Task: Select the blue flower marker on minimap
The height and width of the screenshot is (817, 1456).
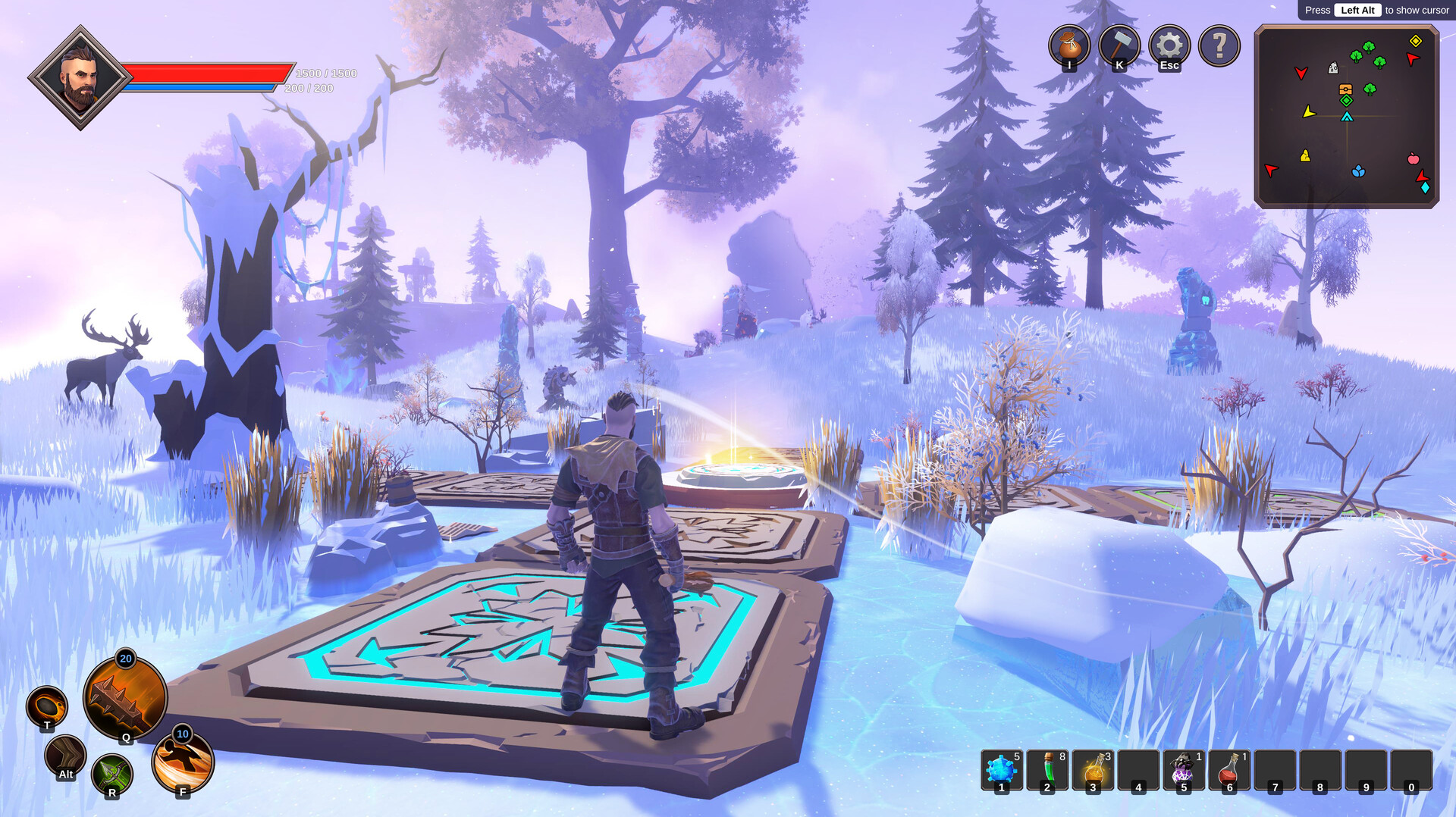Action: (x=1358, y=171)
